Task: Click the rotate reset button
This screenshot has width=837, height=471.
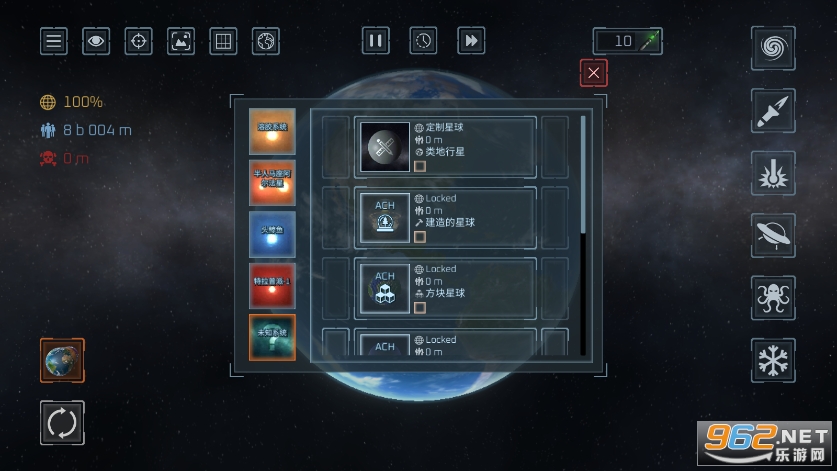Action: (x=62, y=423)
